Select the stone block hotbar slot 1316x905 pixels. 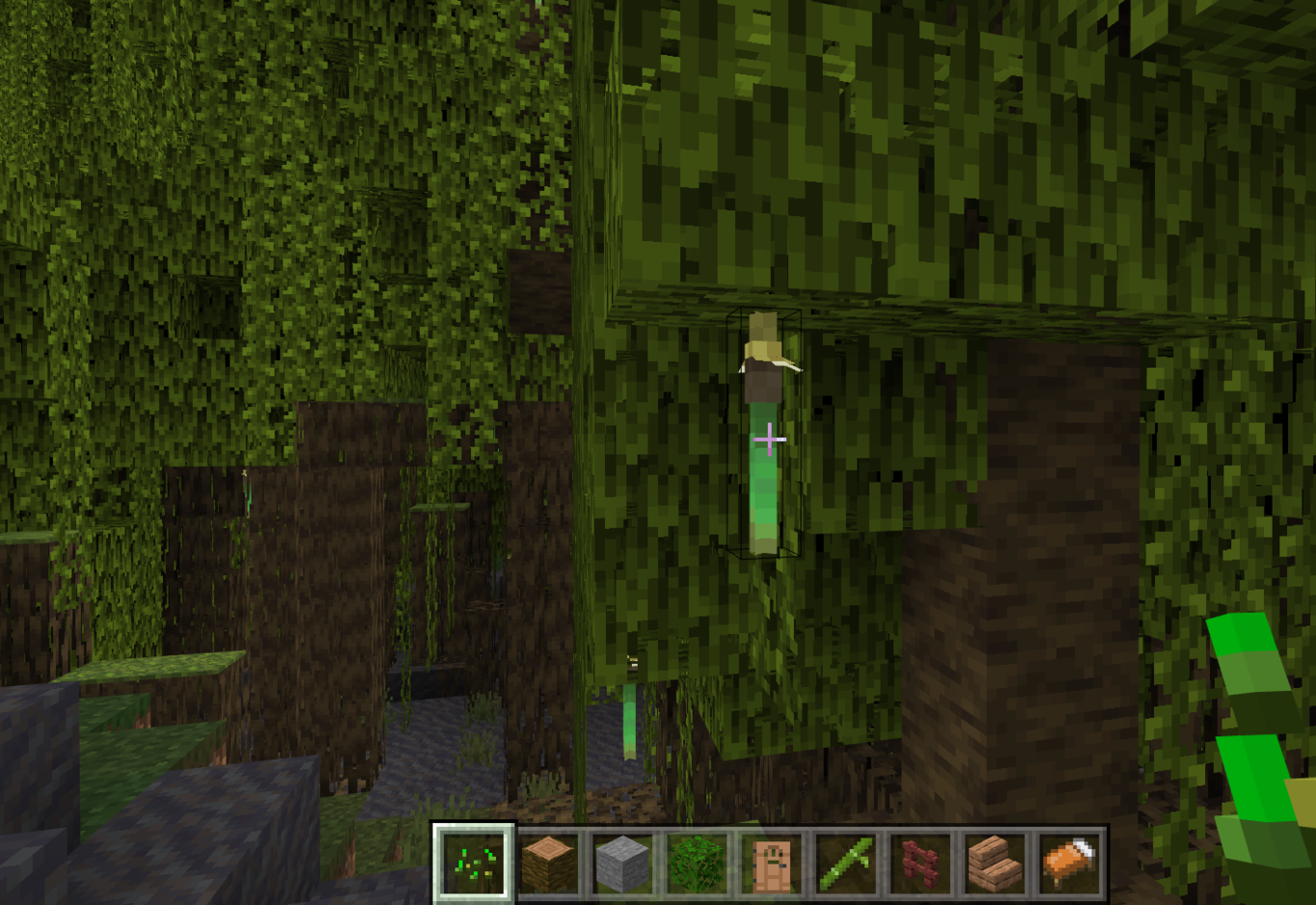tap(623, 864)
